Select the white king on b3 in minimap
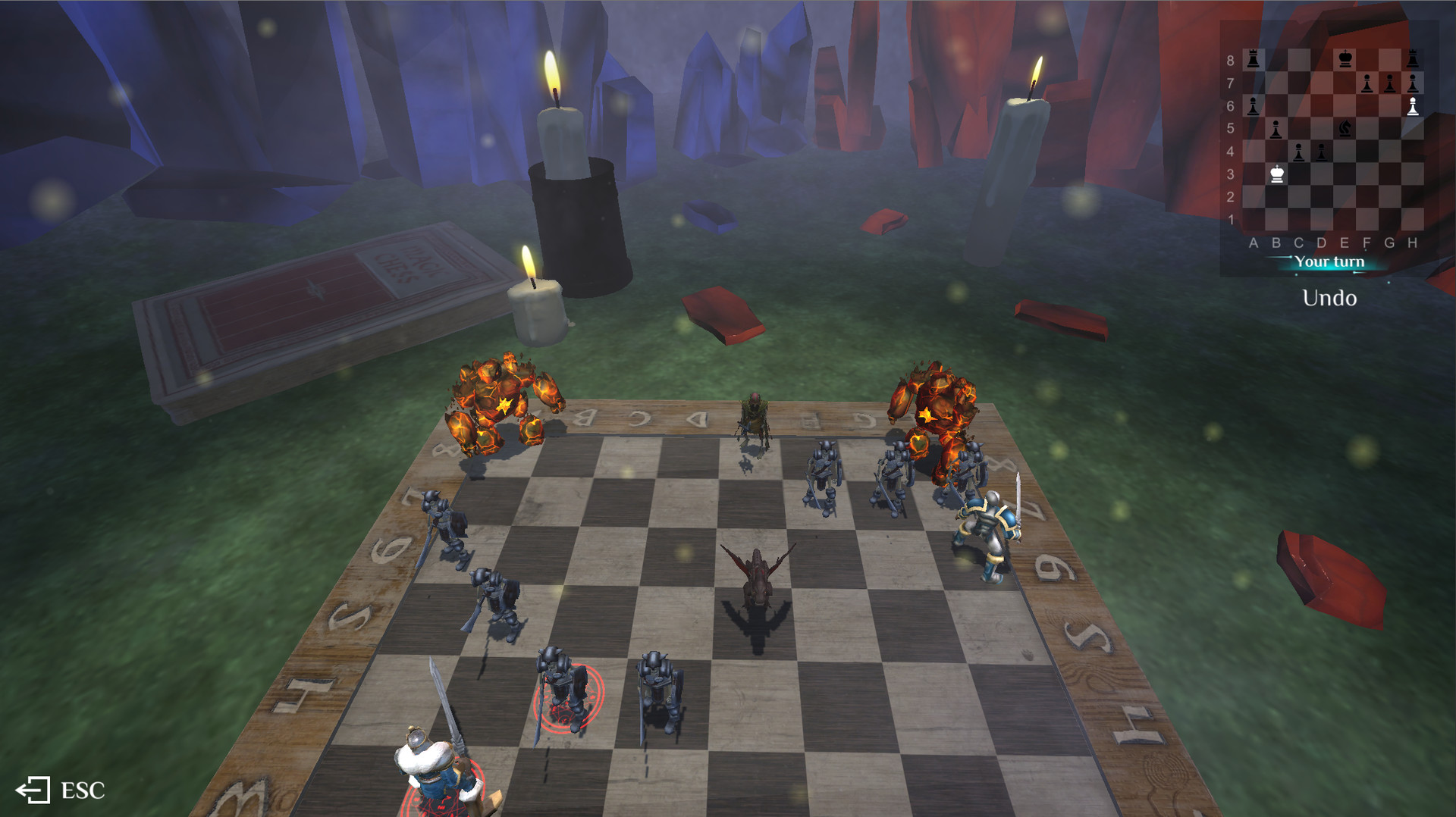1456x817 pixels. 1278,174
